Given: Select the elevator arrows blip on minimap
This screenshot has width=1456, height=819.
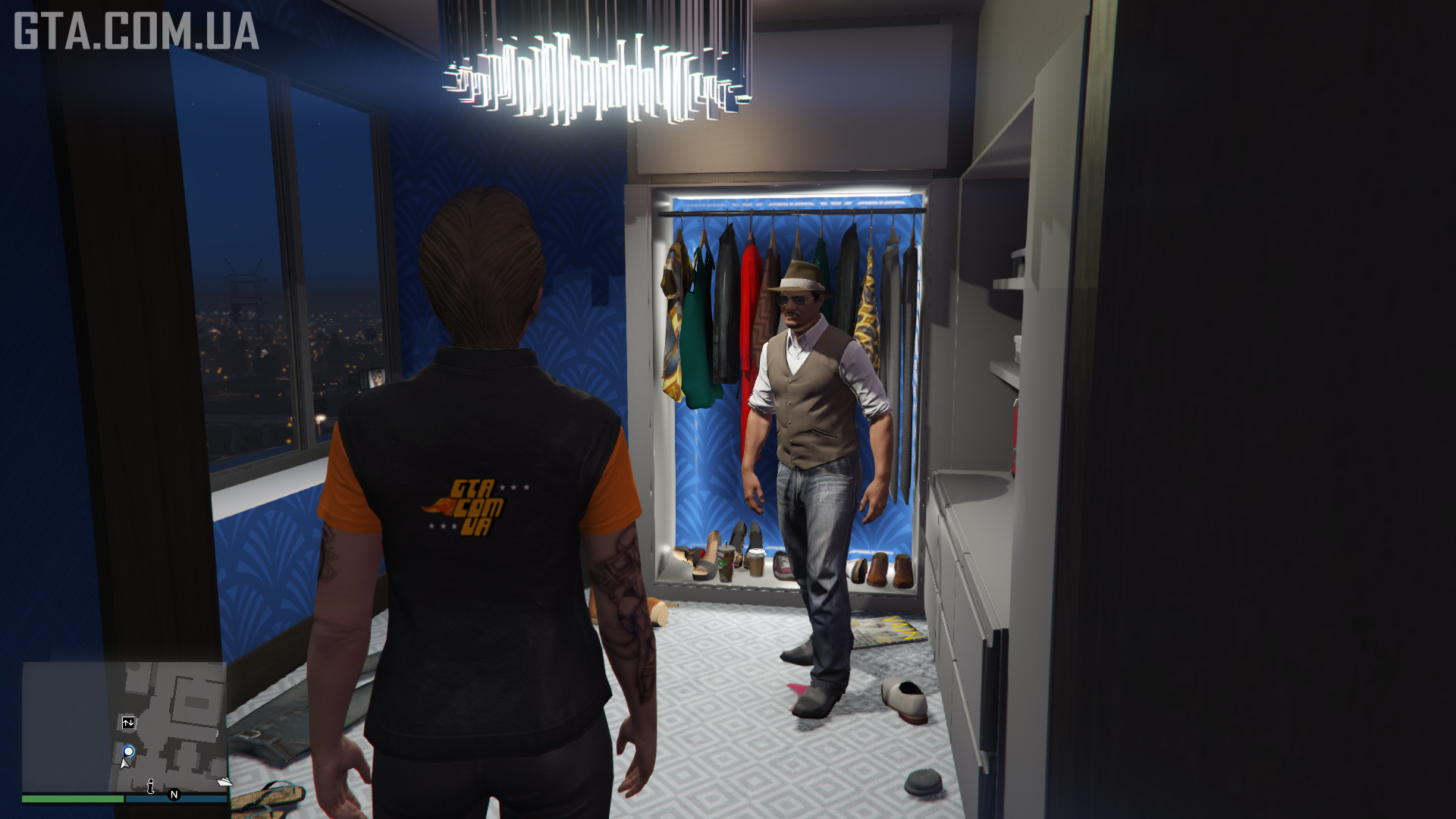Looking at the screenshot, I should pyautogui.click(x=128, y=723).
